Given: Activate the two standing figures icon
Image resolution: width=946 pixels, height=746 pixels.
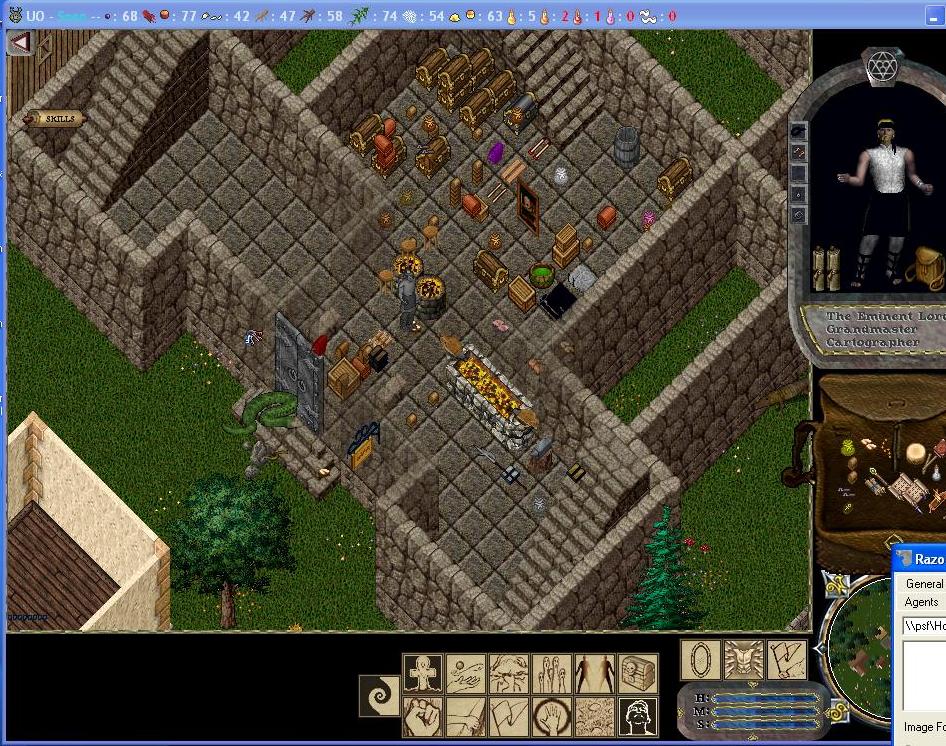Looking at the screenshot, I should point(595,674).
